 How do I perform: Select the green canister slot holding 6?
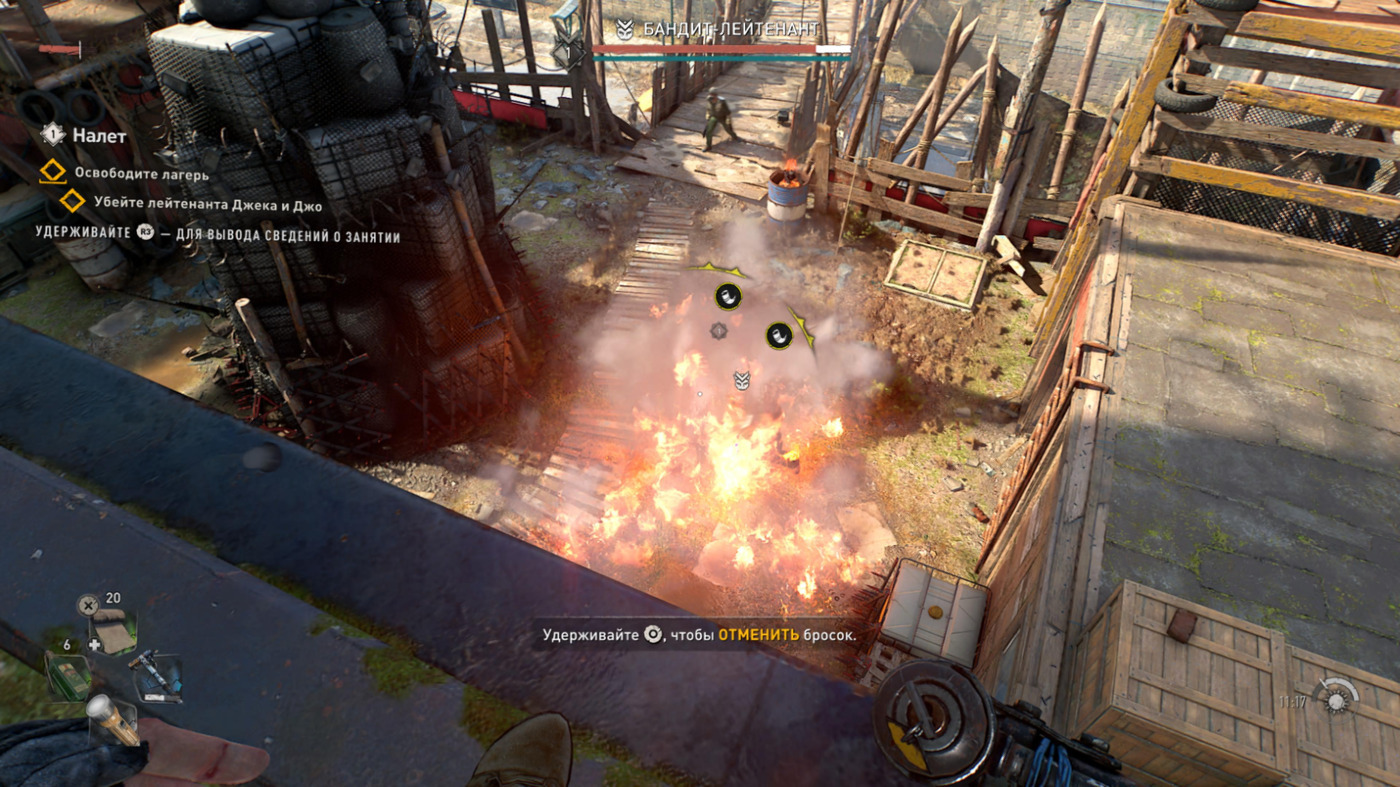pos(67,675)
